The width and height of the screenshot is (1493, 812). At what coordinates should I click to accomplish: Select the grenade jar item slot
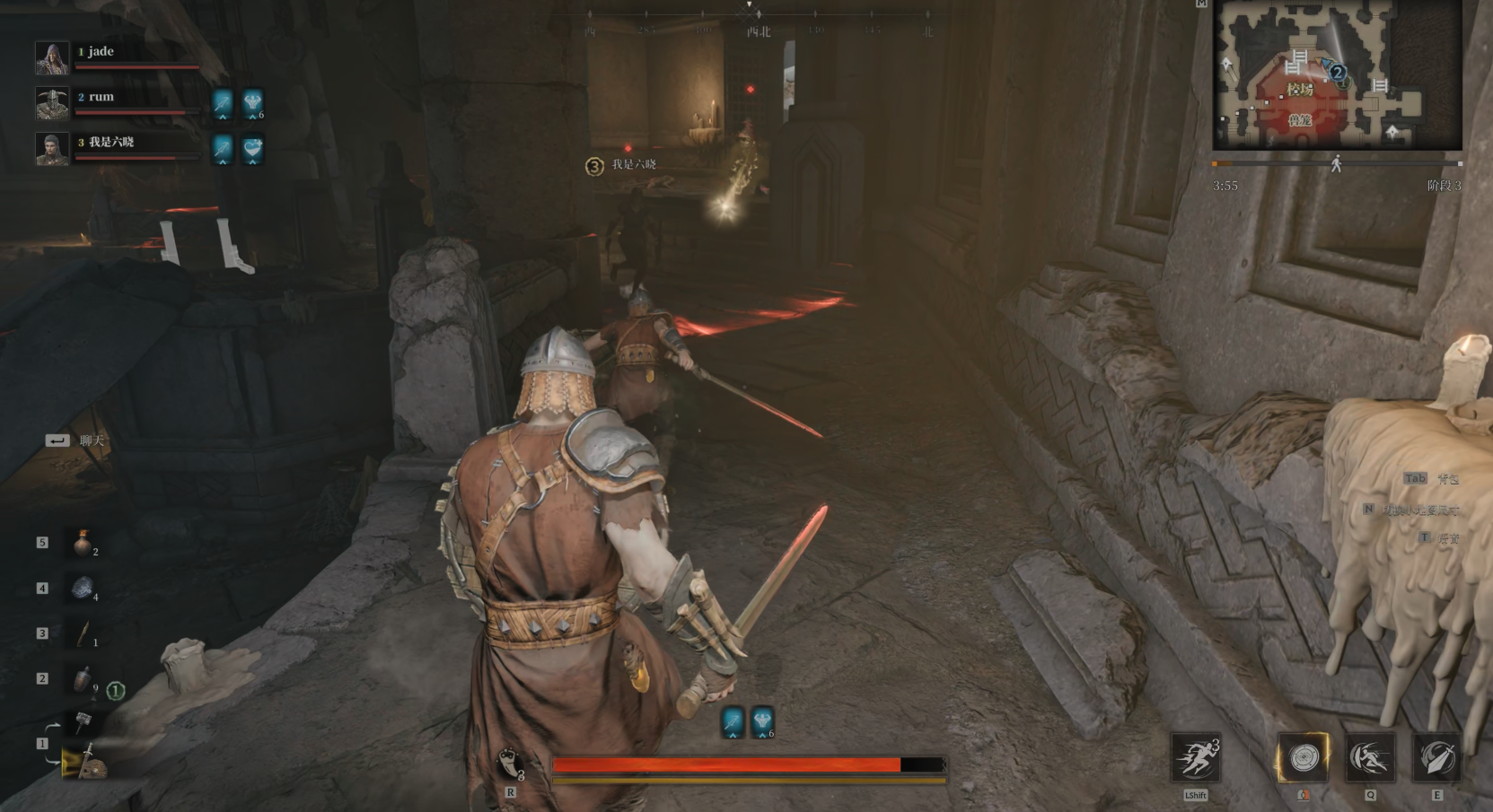(83, 679)
